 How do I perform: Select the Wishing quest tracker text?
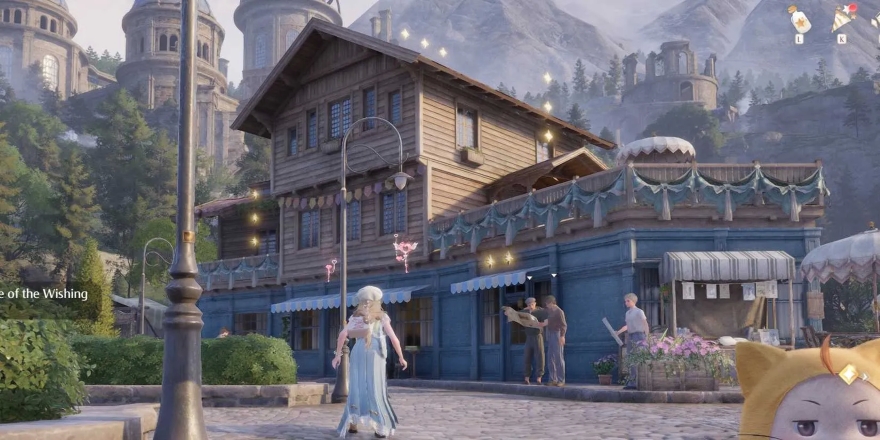point(44,294)
